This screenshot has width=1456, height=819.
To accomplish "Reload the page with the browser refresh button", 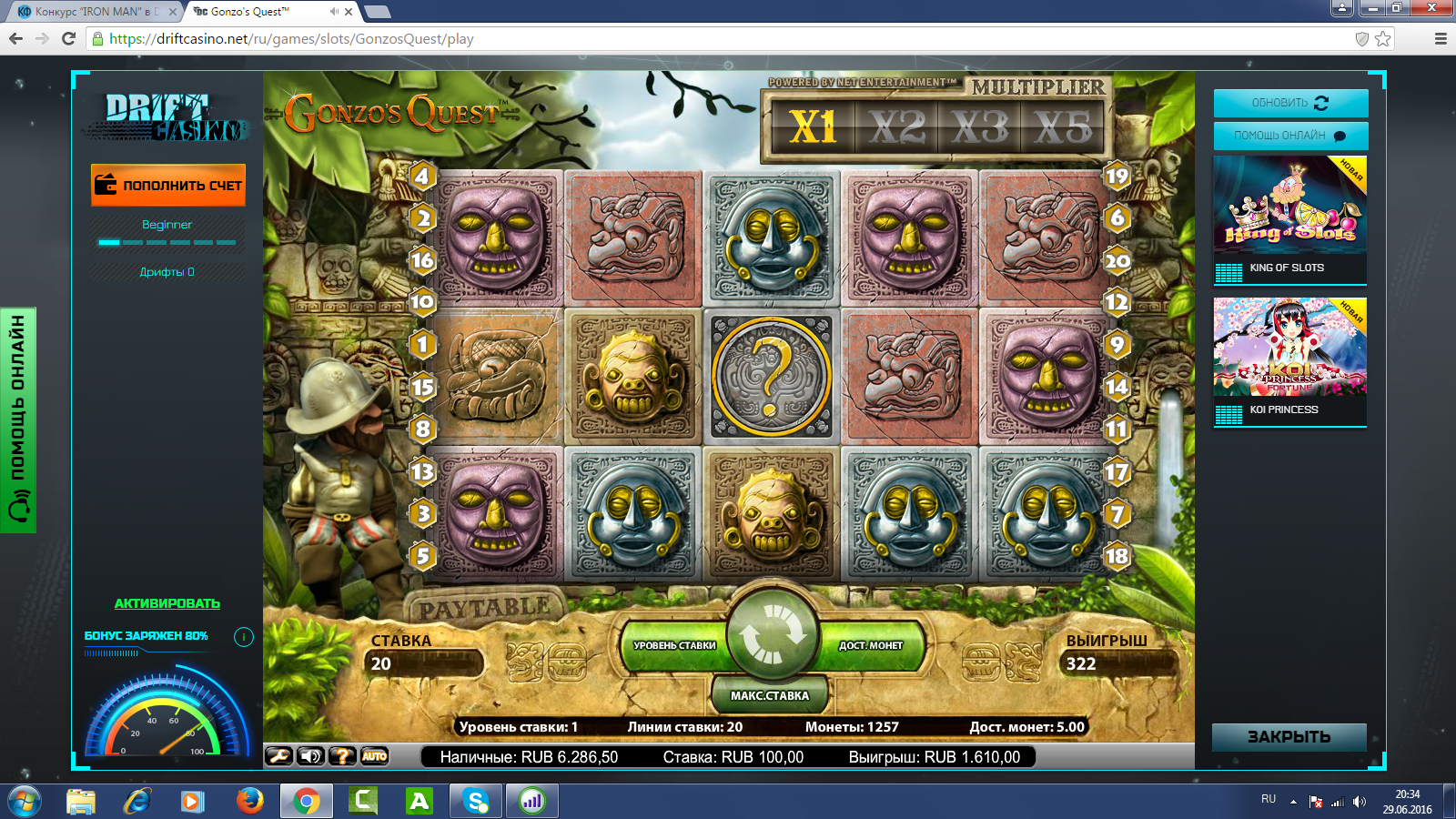I will [68, 38].
